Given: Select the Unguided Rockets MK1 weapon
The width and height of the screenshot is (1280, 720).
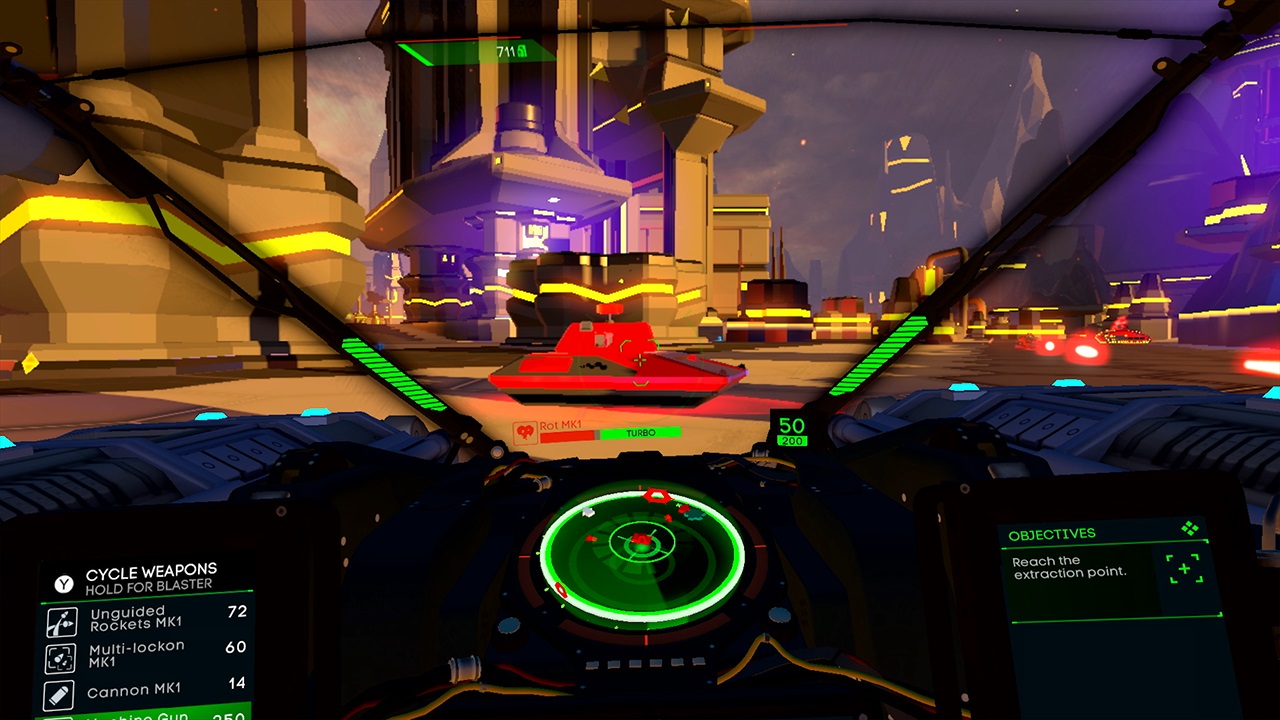Looking at the screenshot, I should (x=145, y=620).
